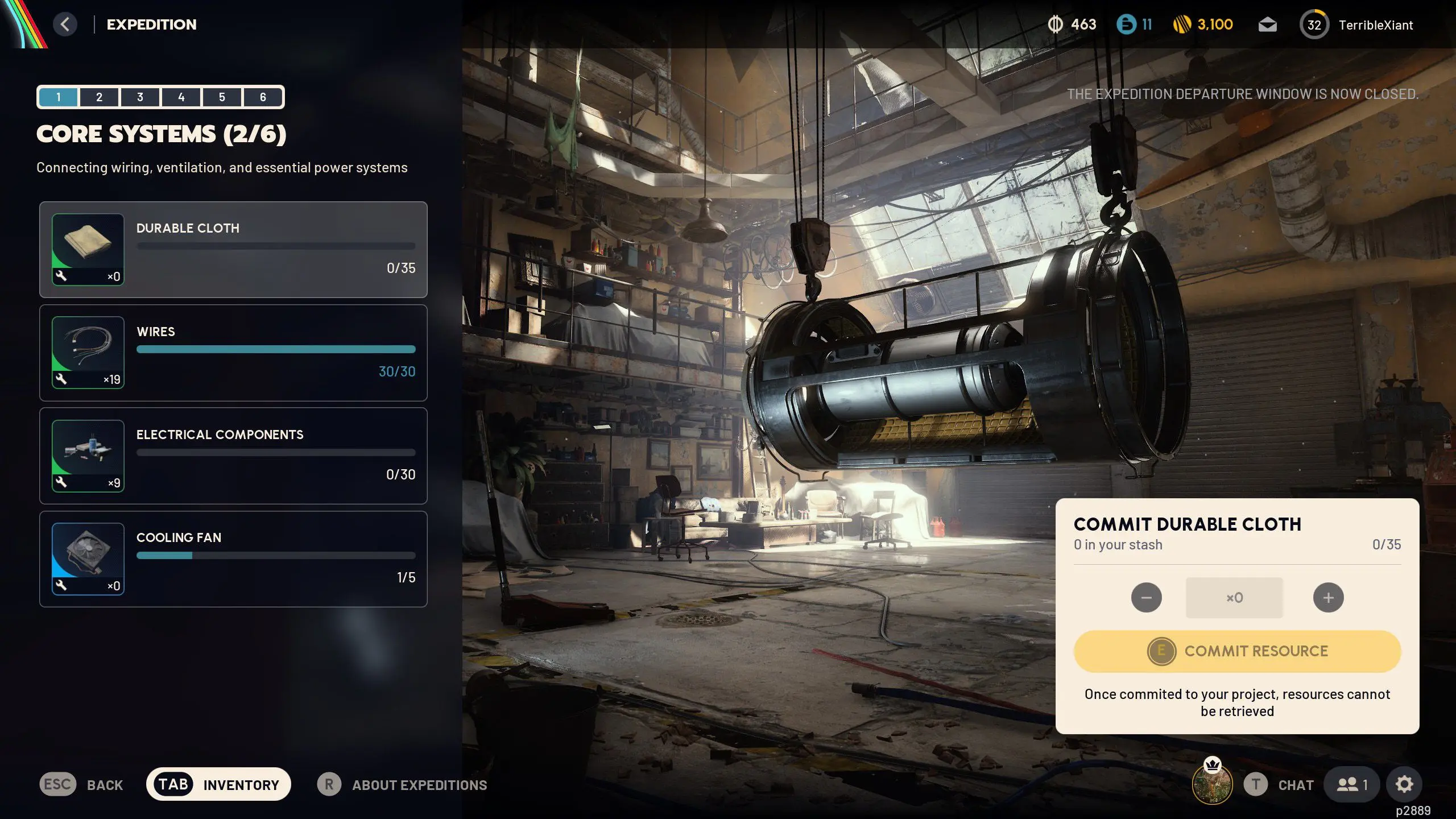Check the 463 currency icon

[x=1055, y=24]
